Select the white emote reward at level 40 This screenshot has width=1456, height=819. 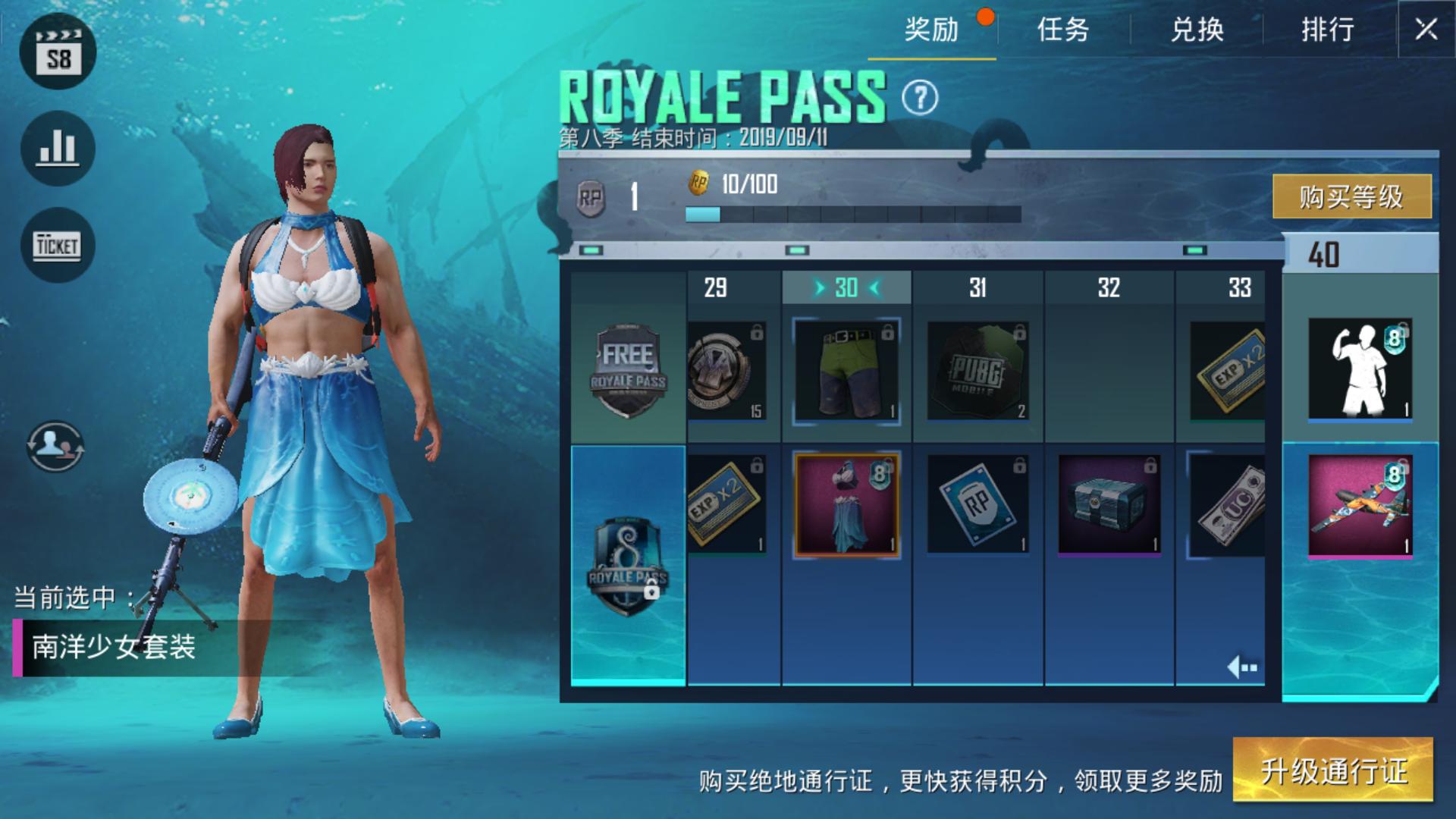[1360, 369]
